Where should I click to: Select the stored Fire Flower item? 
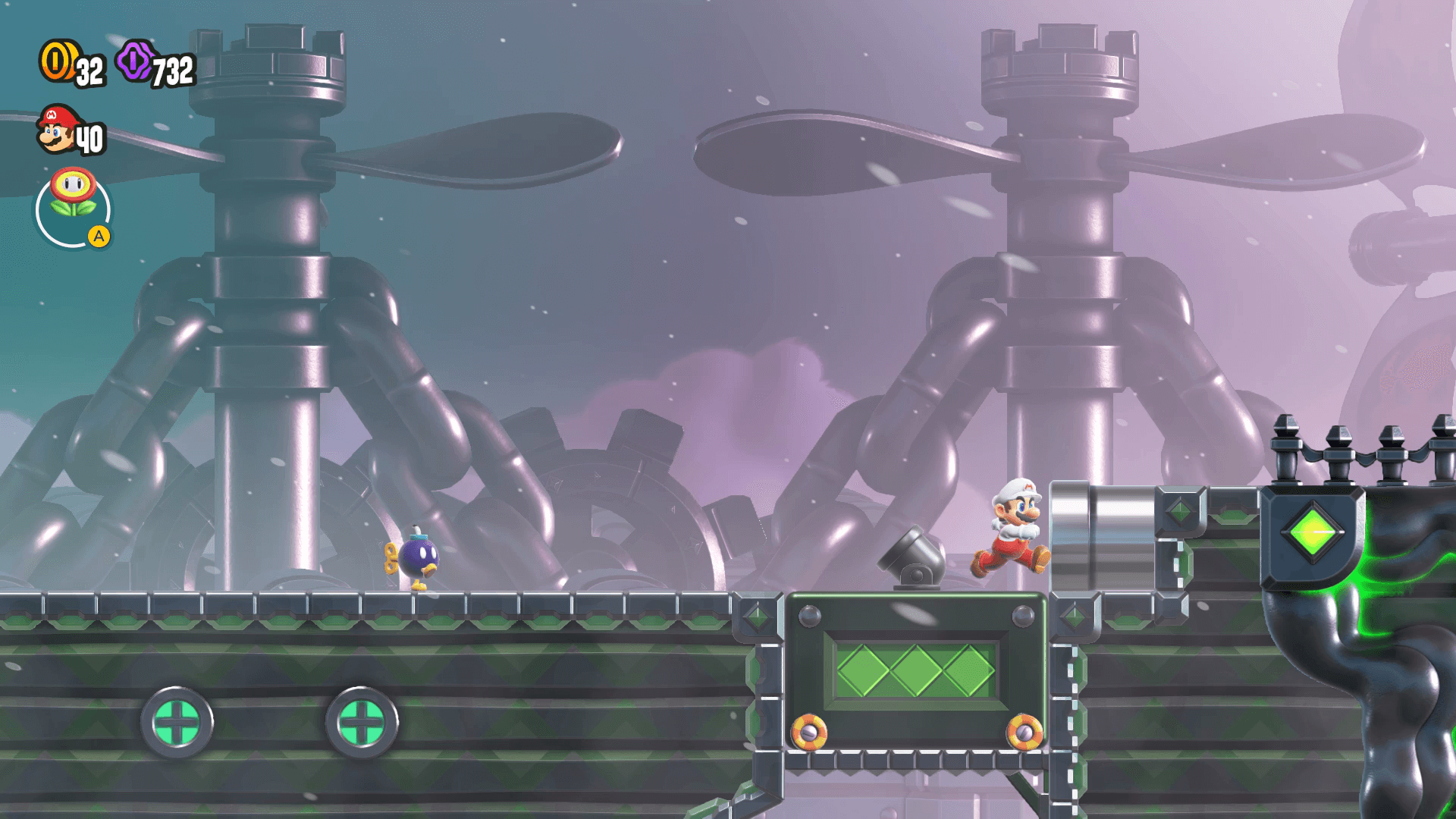[x=73, y=194]
